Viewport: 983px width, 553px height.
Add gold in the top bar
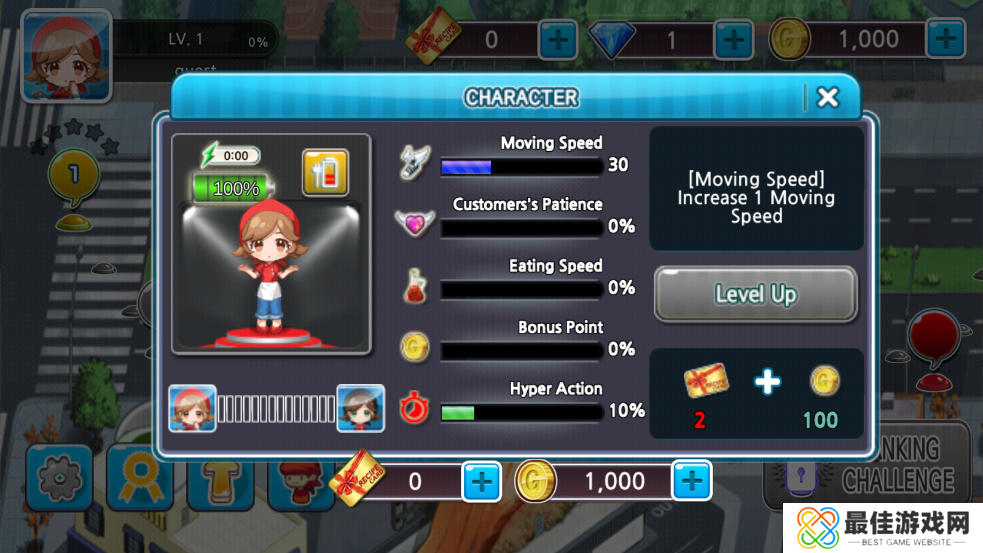(x=945, y=40)
